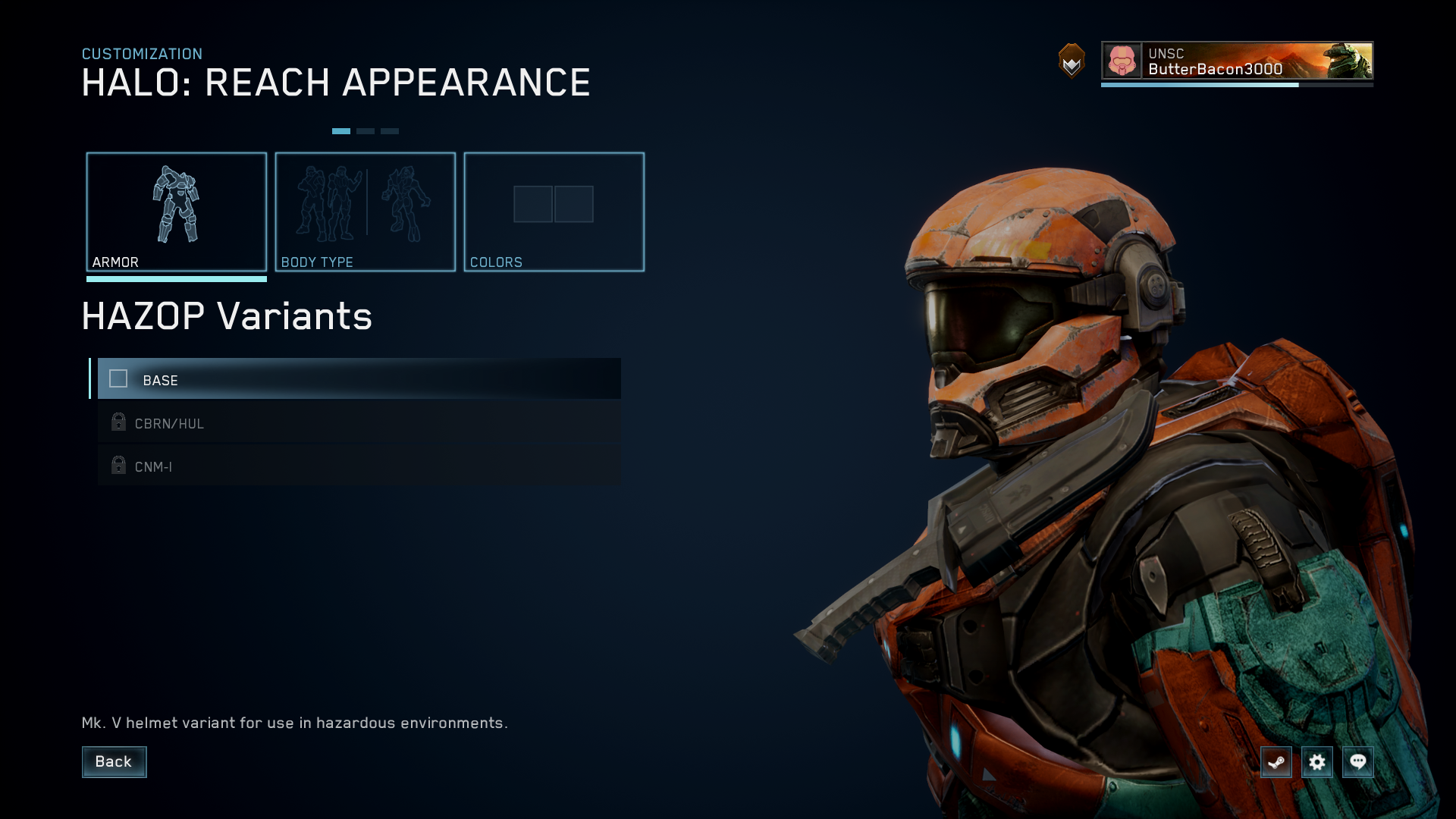Toggle the BASE variant checkbox

point(119,378)
